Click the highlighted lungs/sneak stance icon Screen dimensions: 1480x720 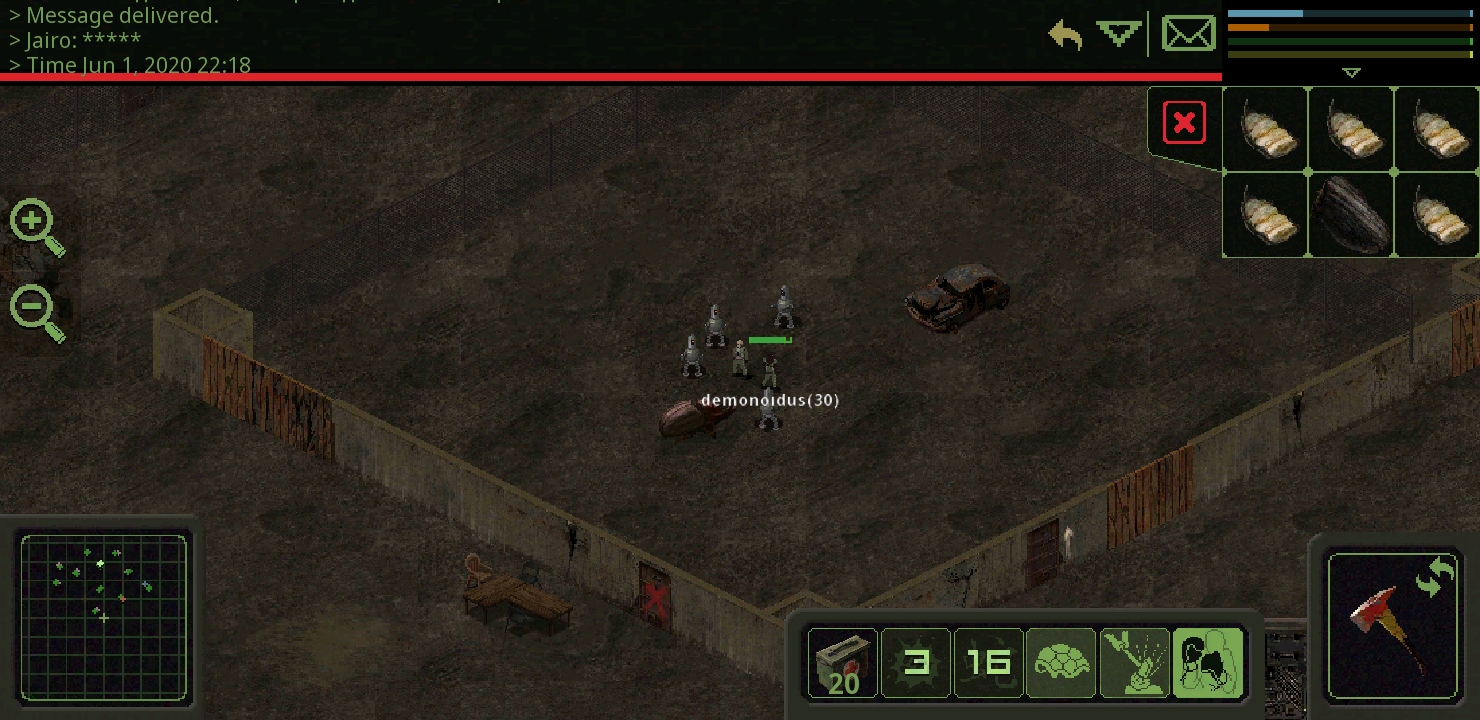click(1208, 662)
